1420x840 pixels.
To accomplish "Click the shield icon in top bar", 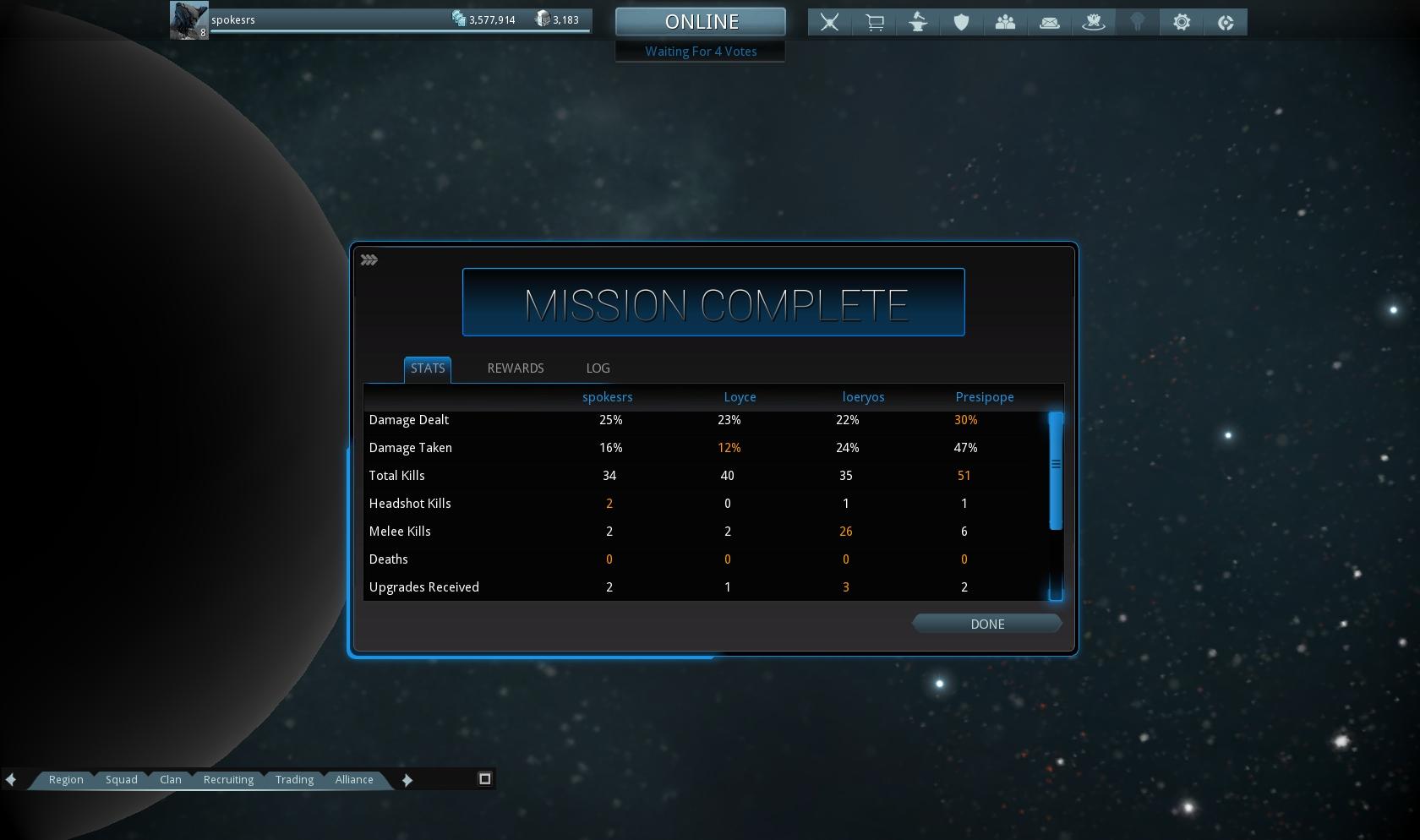I will pos(961,23).
